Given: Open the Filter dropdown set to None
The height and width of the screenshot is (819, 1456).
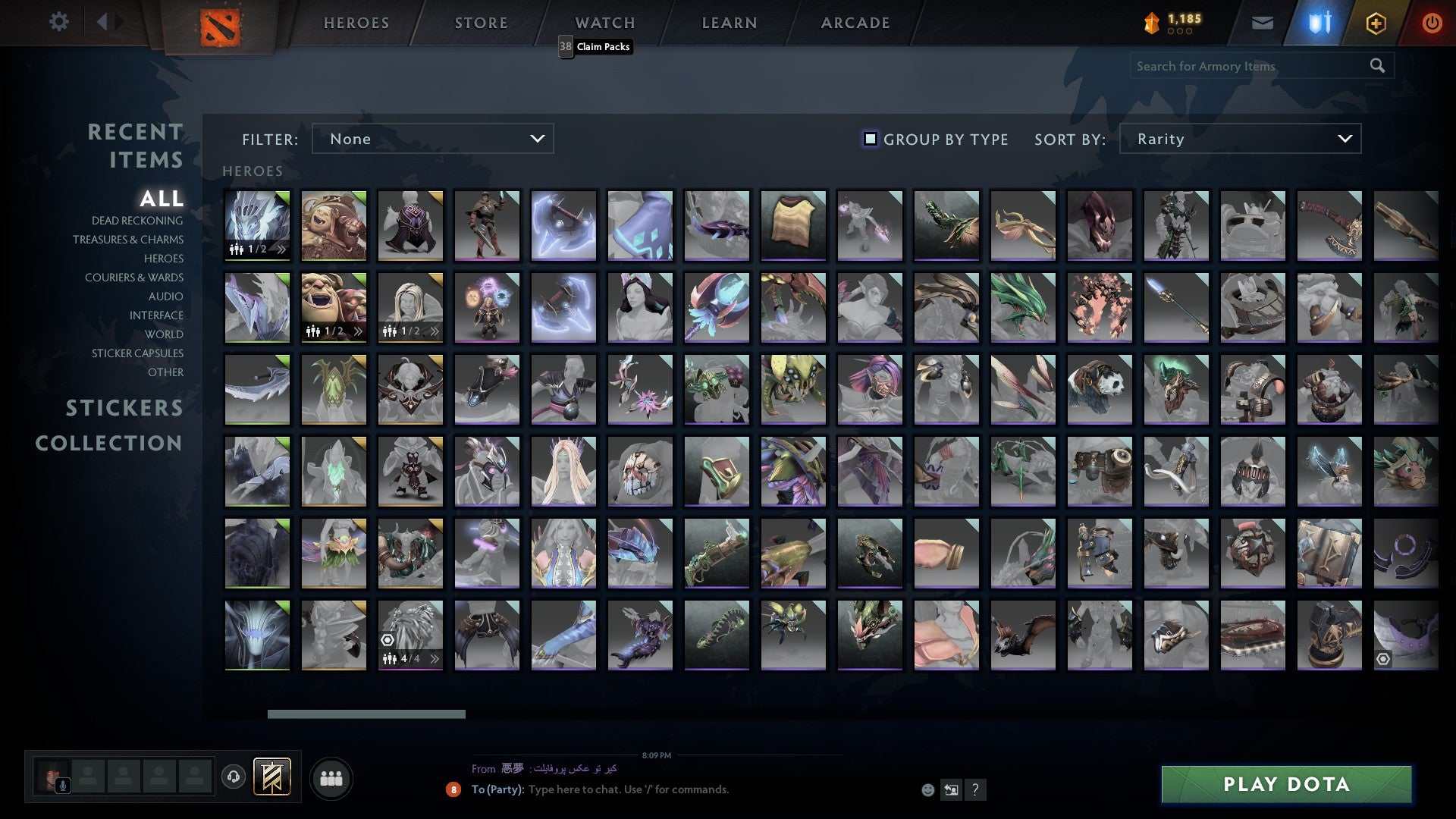Looking at the screenshot, I should coord(432,139).
